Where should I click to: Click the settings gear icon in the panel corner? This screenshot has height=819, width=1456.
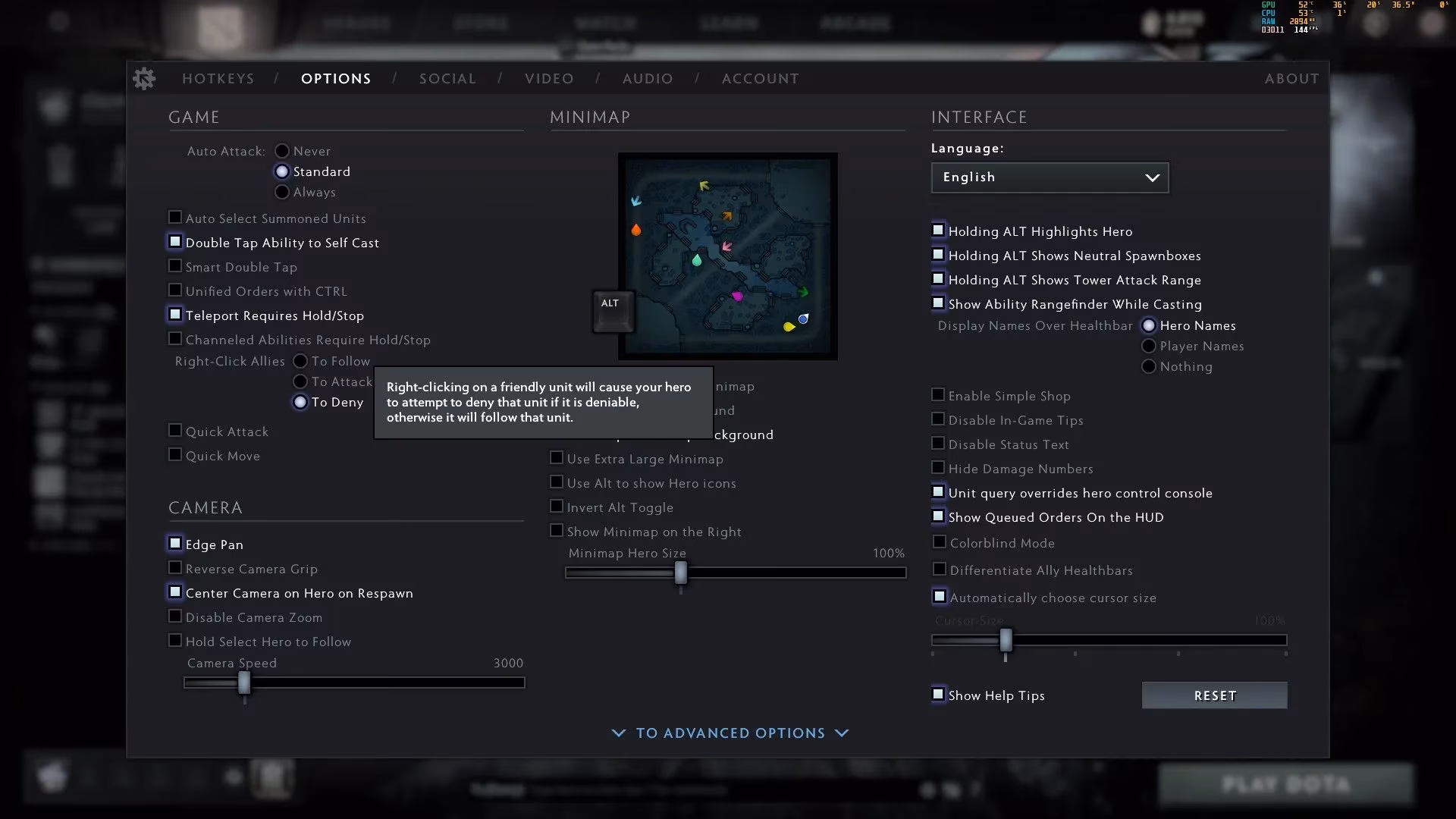click(144, 78)
